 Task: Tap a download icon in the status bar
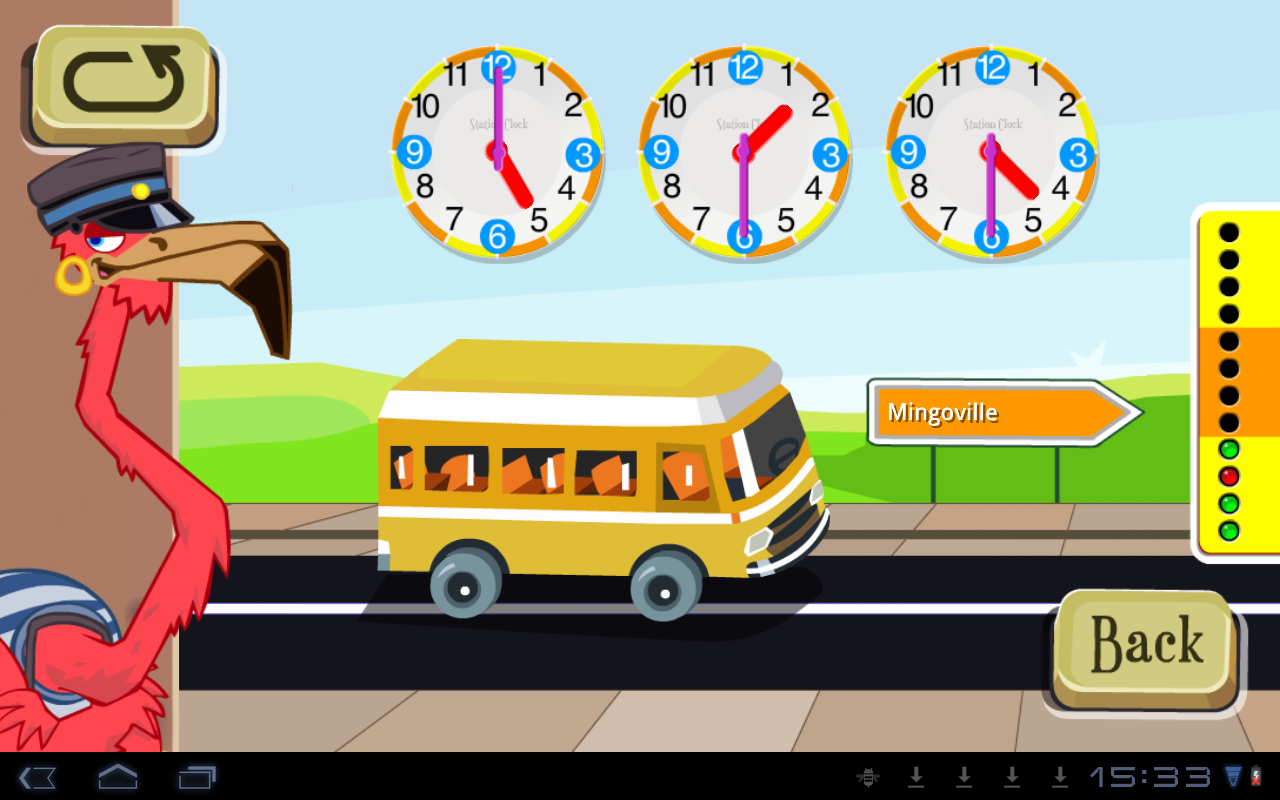pyautogui.click(x=916, y=775)
